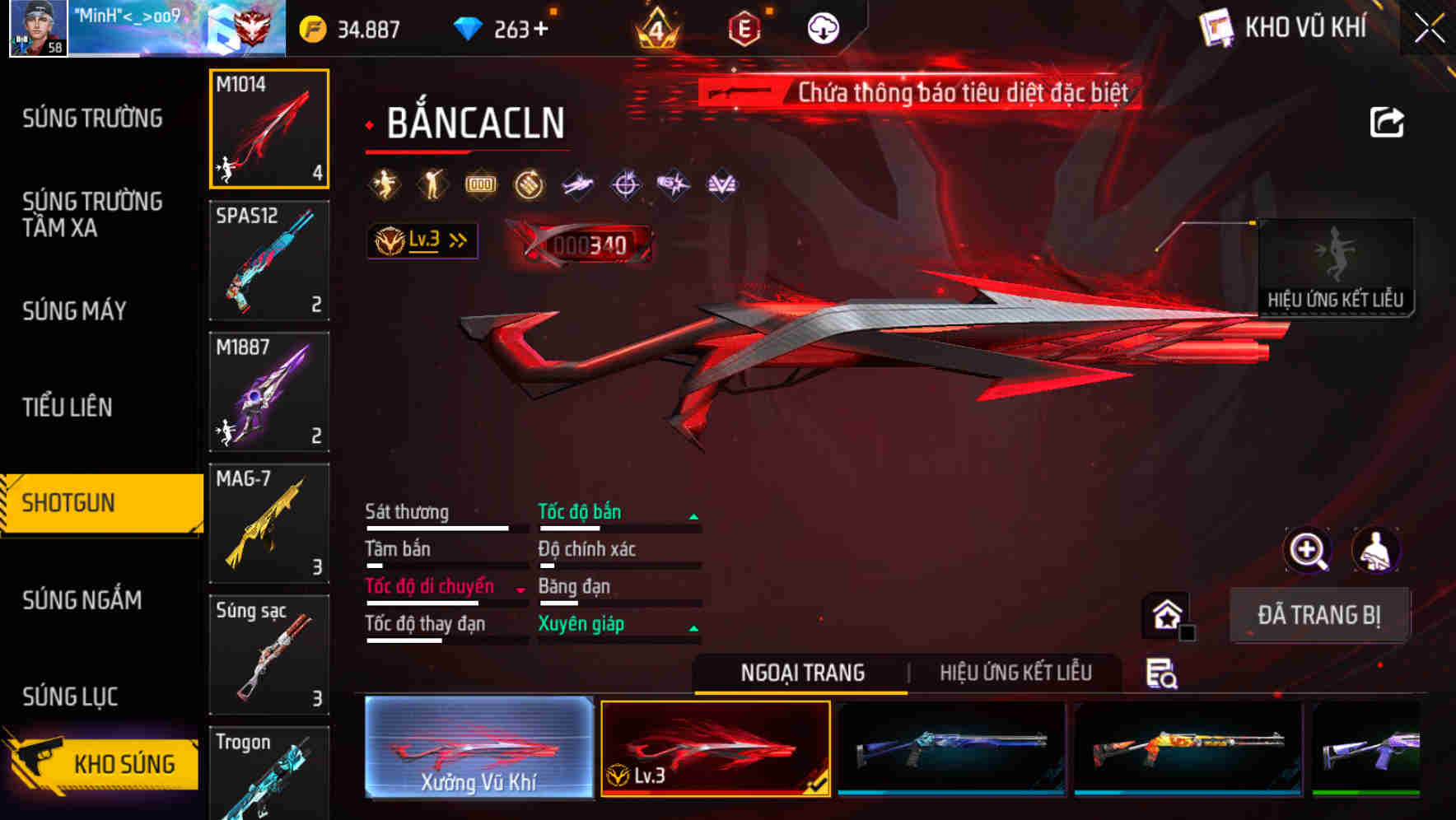Image resolution: width=1456 pixels, height=820 pixels.
Task: Expand the Lv.3 token with double-arrow chevron
Action: tap(422, 240)
